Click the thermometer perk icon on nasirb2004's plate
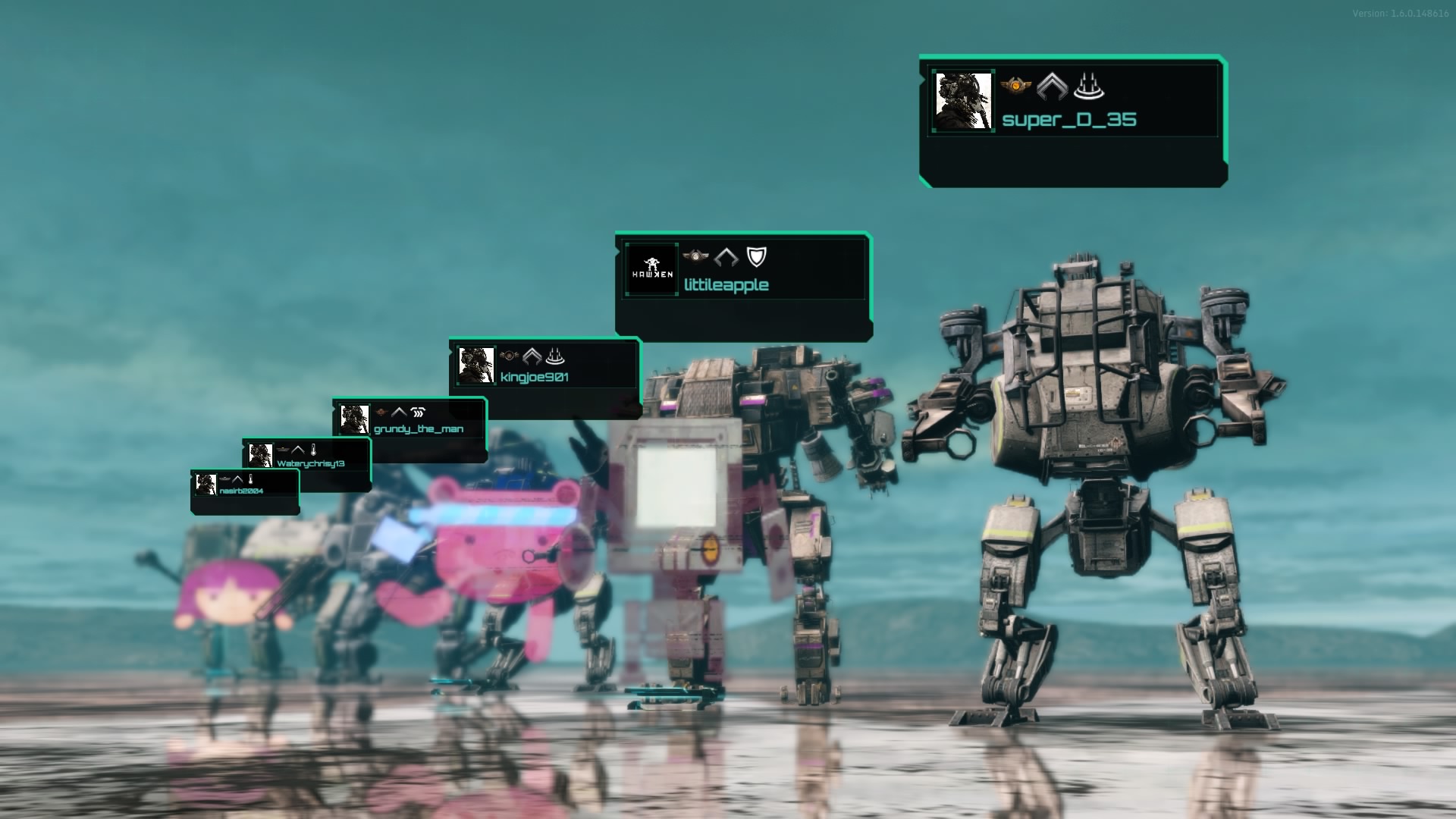 (250, 481)
